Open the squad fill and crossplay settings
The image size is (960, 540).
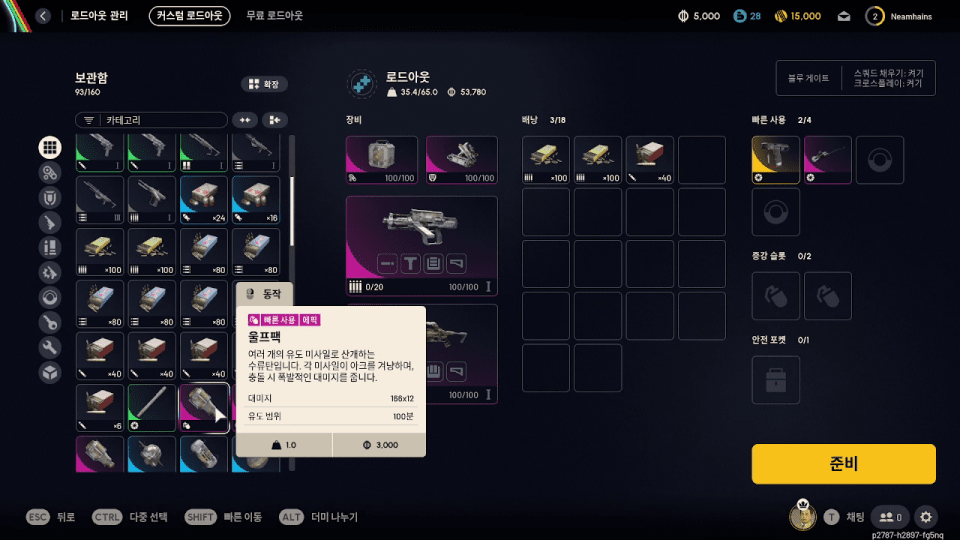pos(889,78)
